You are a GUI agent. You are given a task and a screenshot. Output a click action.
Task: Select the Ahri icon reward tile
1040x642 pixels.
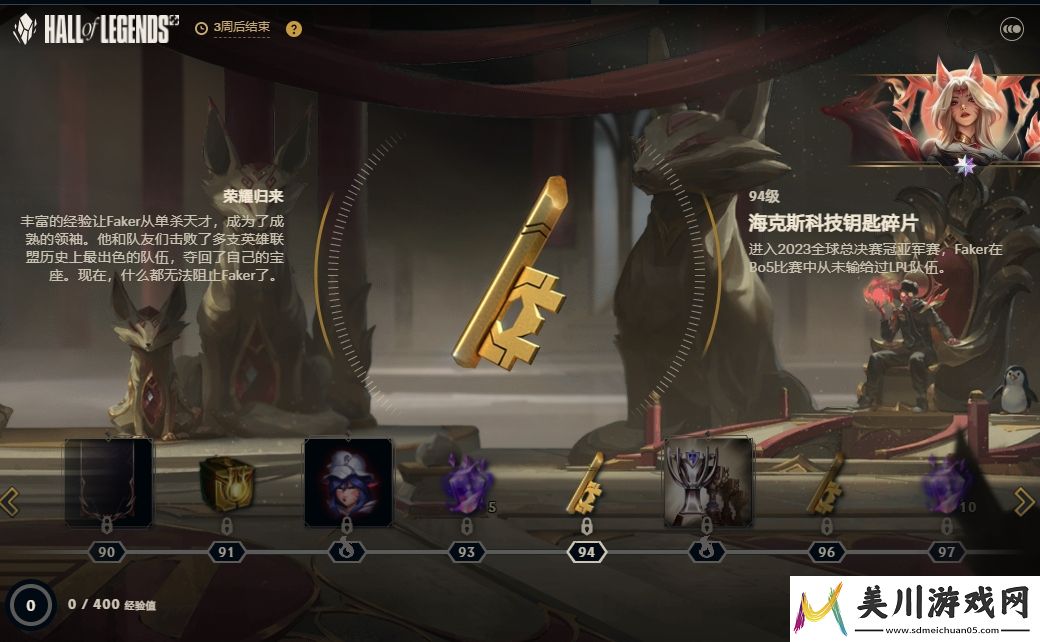click(348, 482)
